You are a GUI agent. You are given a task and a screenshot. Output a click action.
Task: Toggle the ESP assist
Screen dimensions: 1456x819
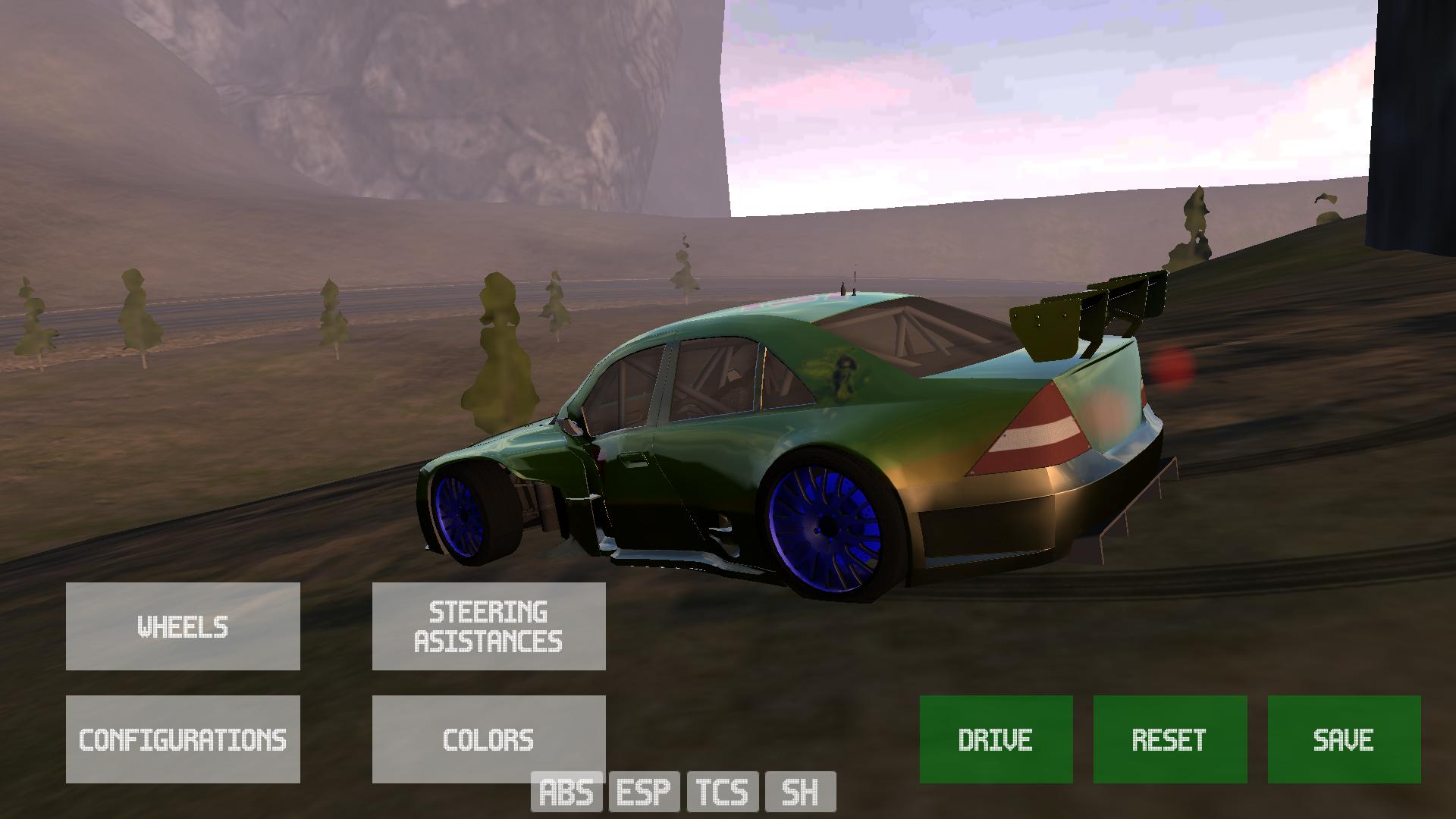[x=645, y=792]
